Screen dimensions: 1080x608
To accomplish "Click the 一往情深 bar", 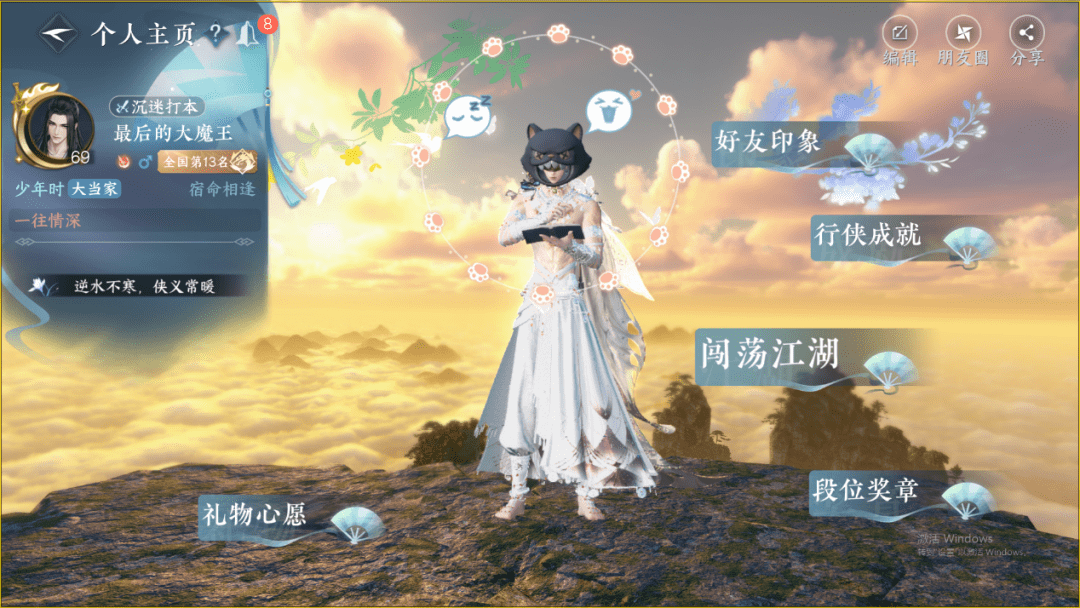I will coord(135,221).
